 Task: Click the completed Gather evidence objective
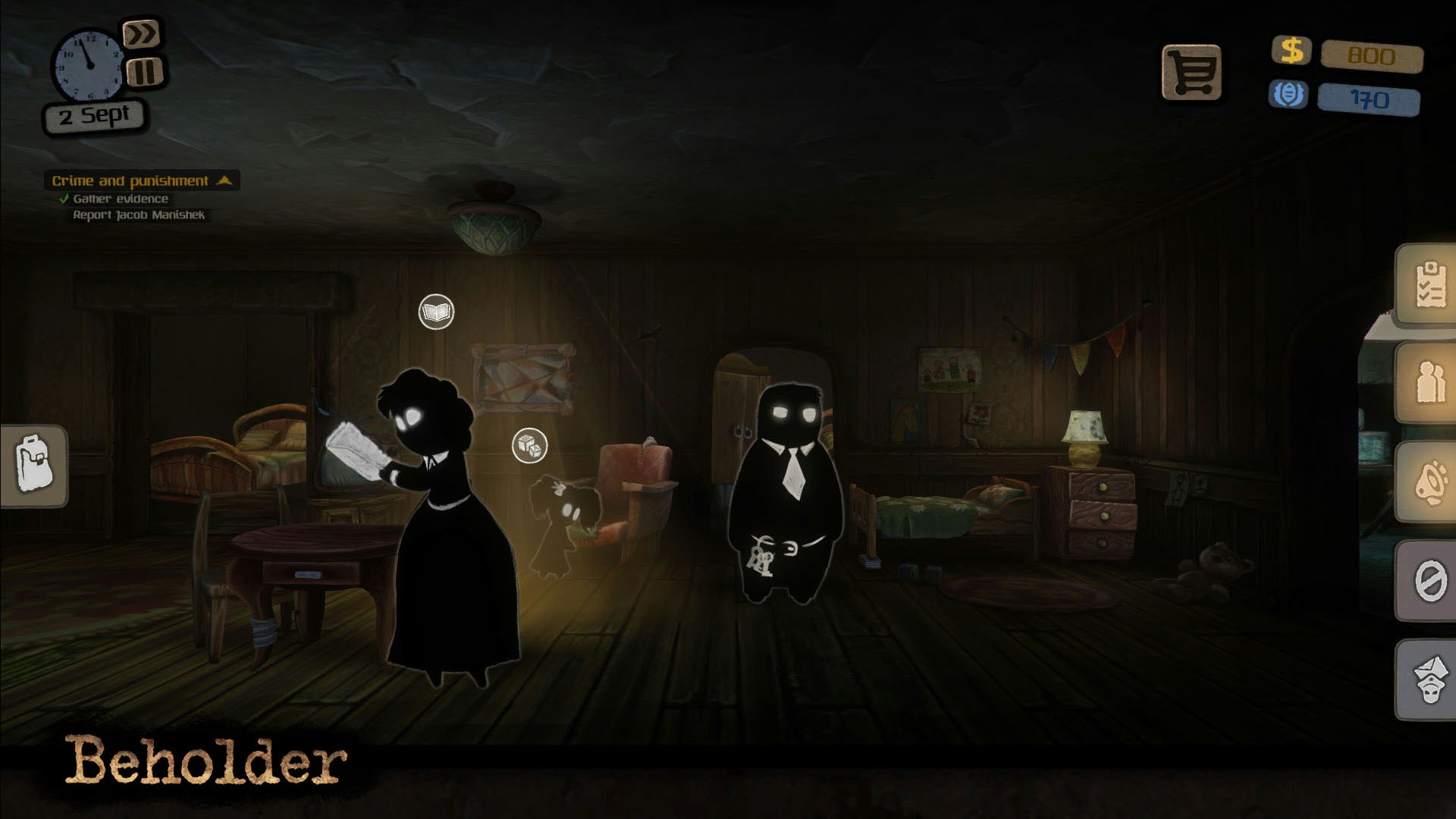120,197
